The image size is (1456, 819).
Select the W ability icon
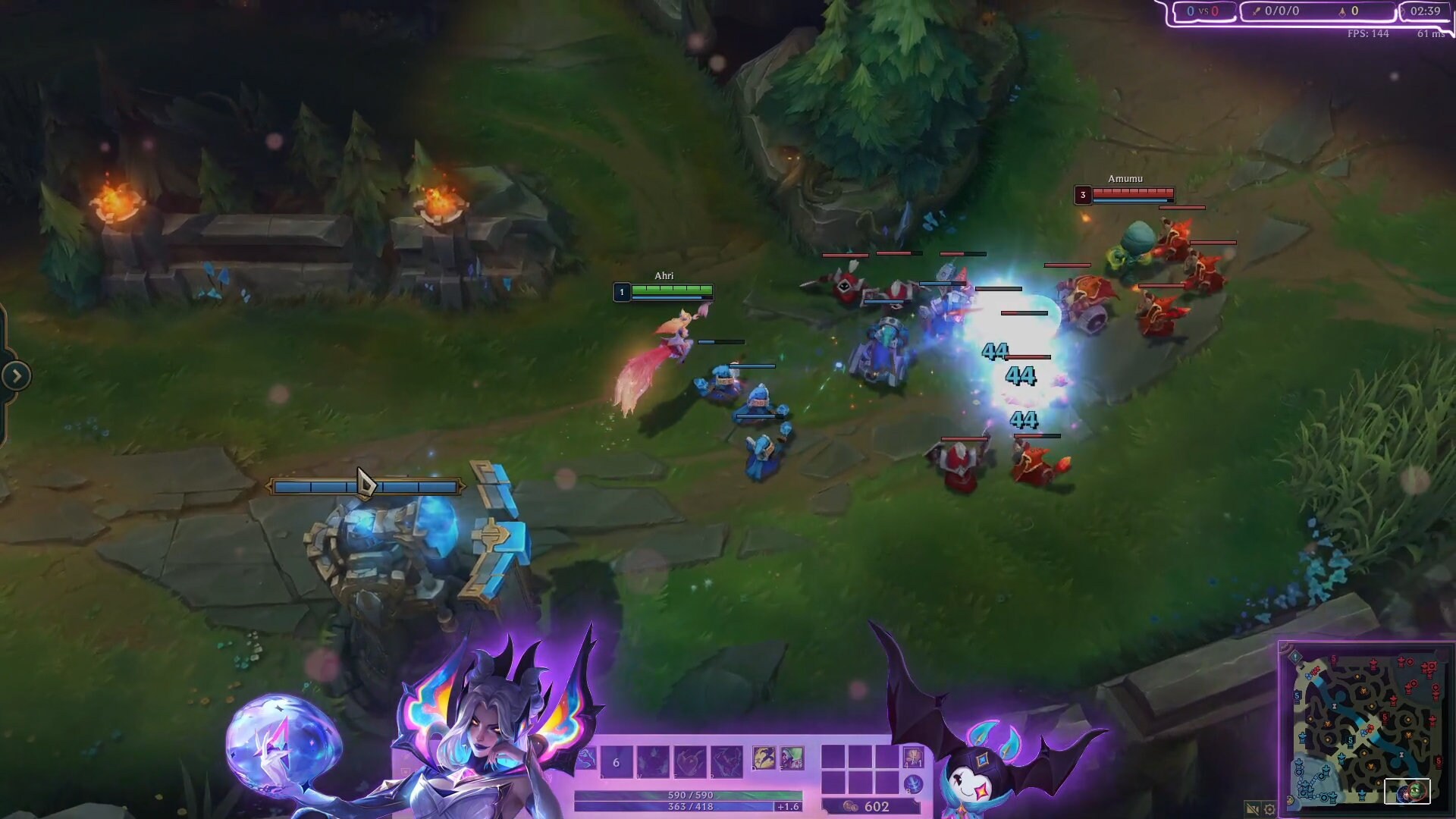coord(653,762)
